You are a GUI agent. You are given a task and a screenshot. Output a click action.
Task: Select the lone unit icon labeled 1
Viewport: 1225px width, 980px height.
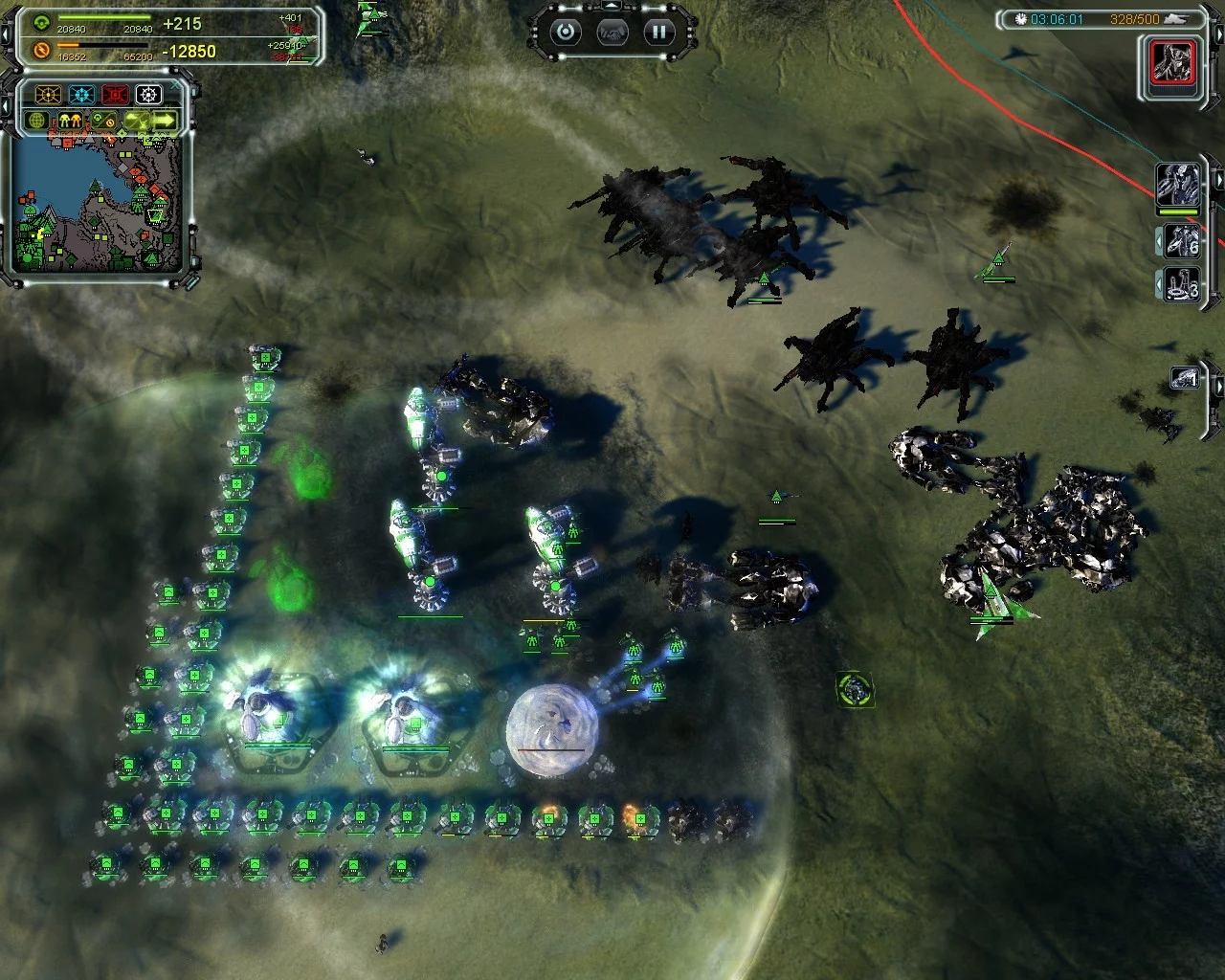tap(1185, 379)
